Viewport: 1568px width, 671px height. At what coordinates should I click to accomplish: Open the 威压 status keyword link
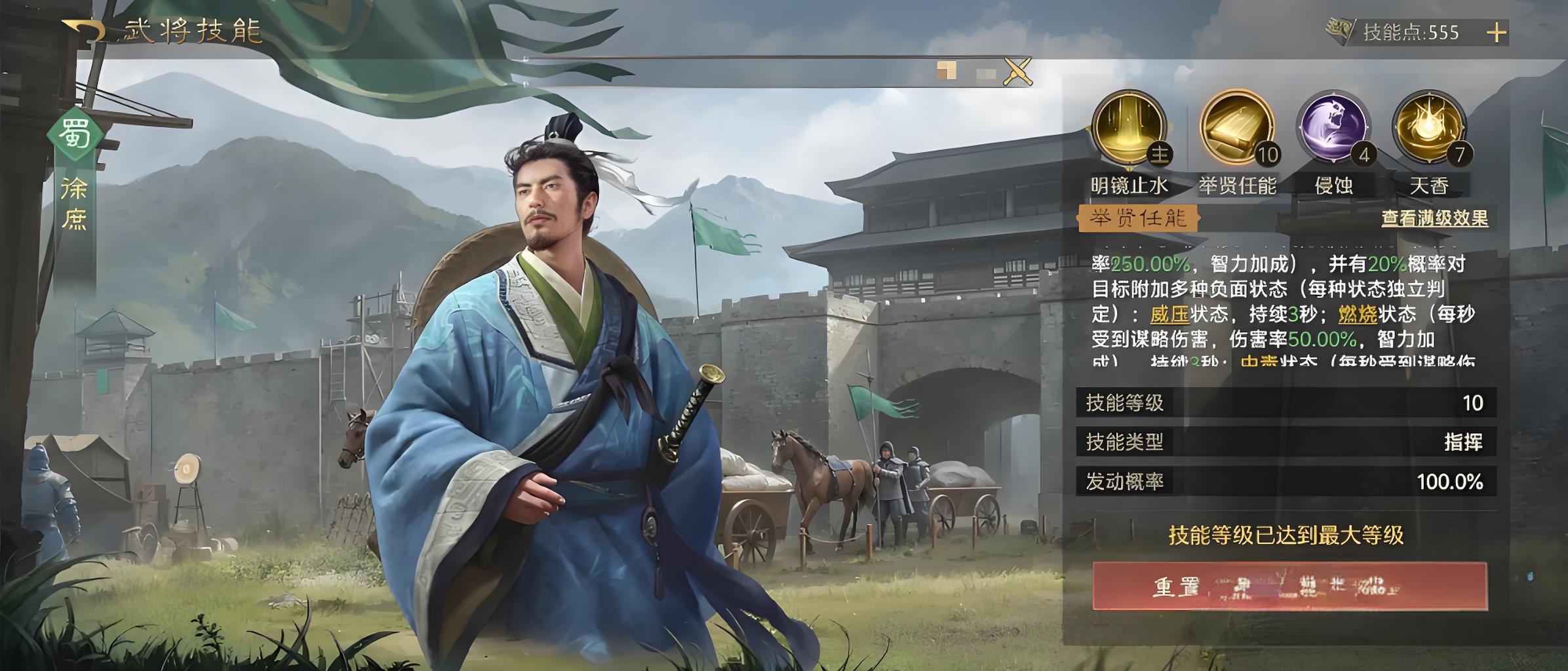pos(1169,315)
